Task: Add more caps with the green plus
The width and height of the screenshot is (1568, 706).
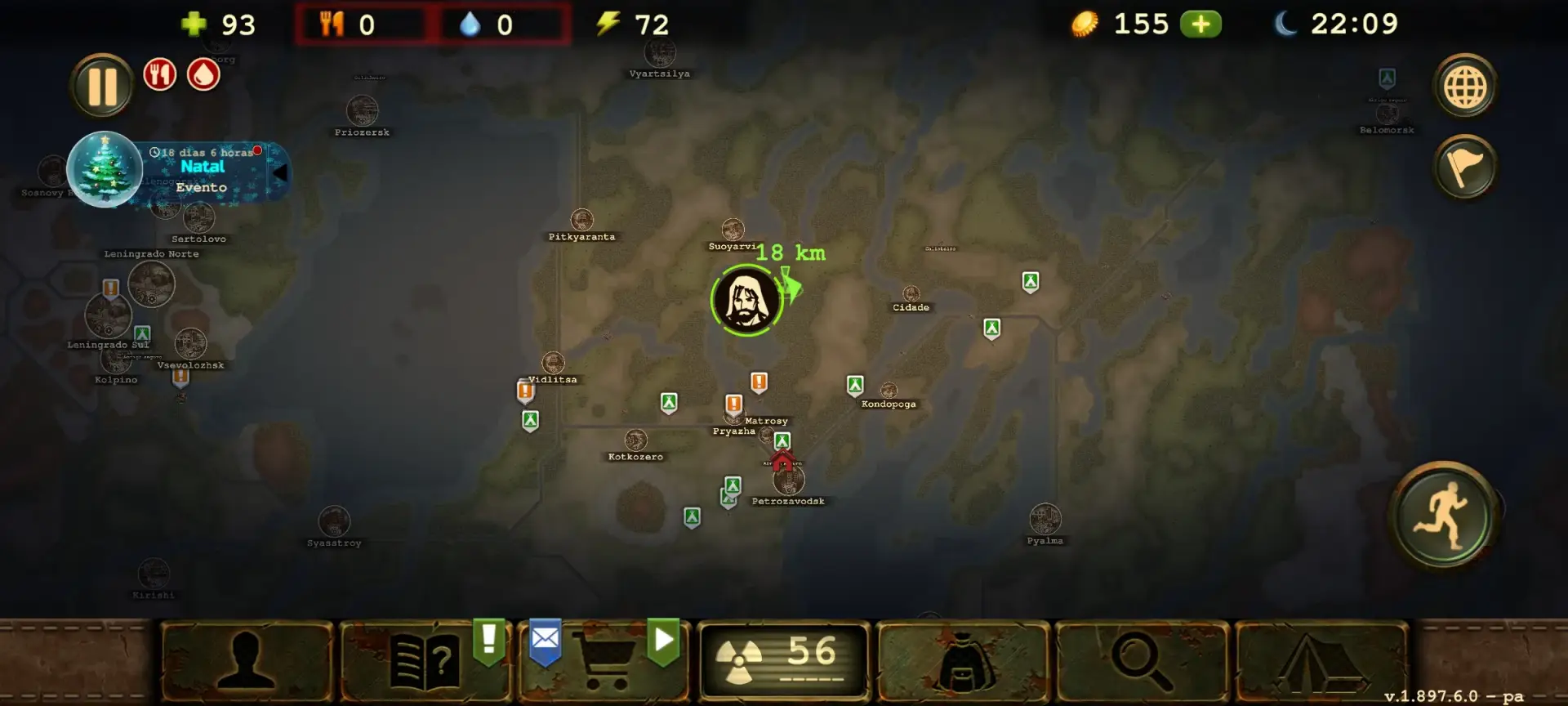Action: tap(1200, 25)
